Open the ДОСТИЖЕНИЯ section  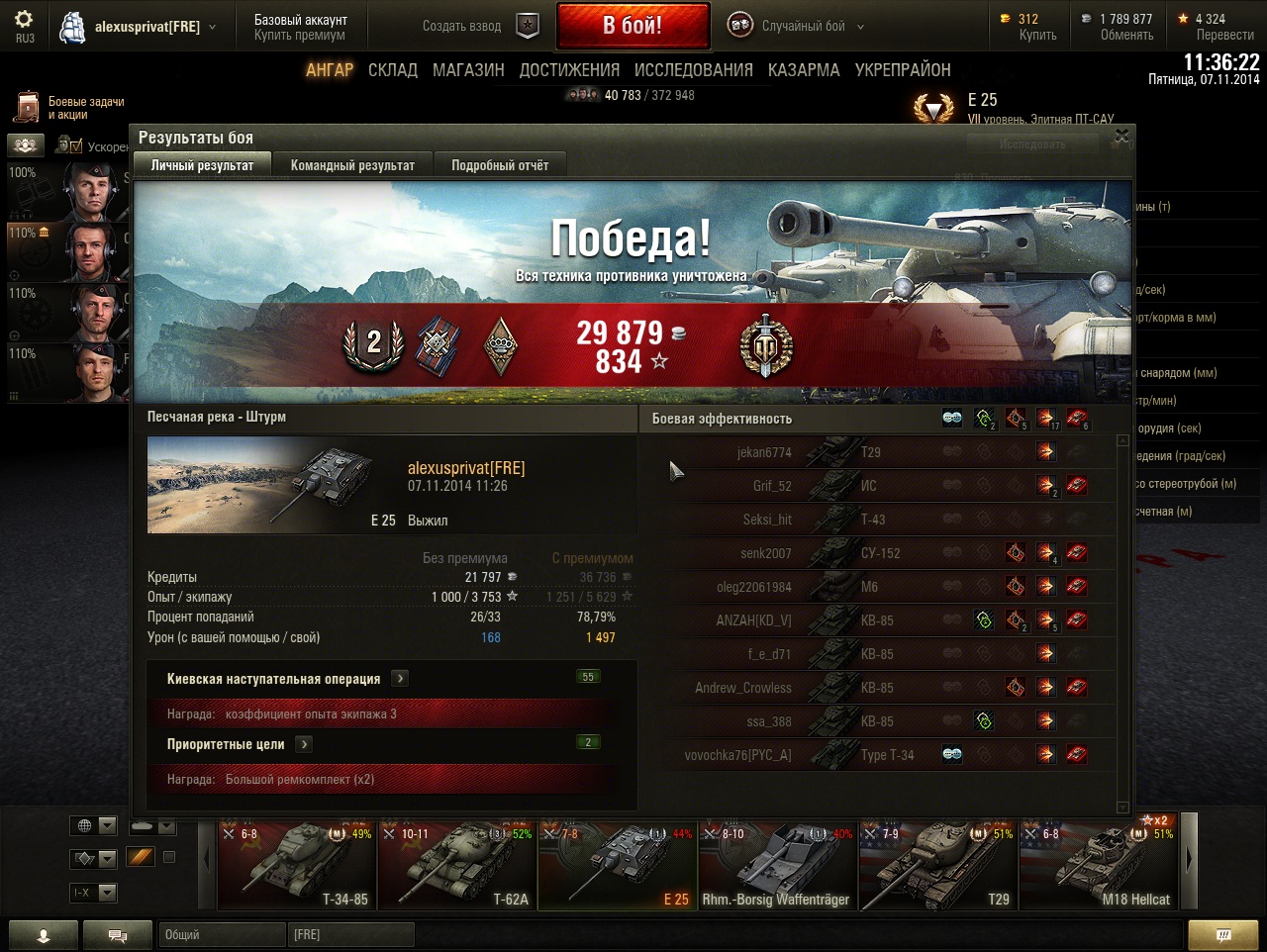(x=569, y=70)
